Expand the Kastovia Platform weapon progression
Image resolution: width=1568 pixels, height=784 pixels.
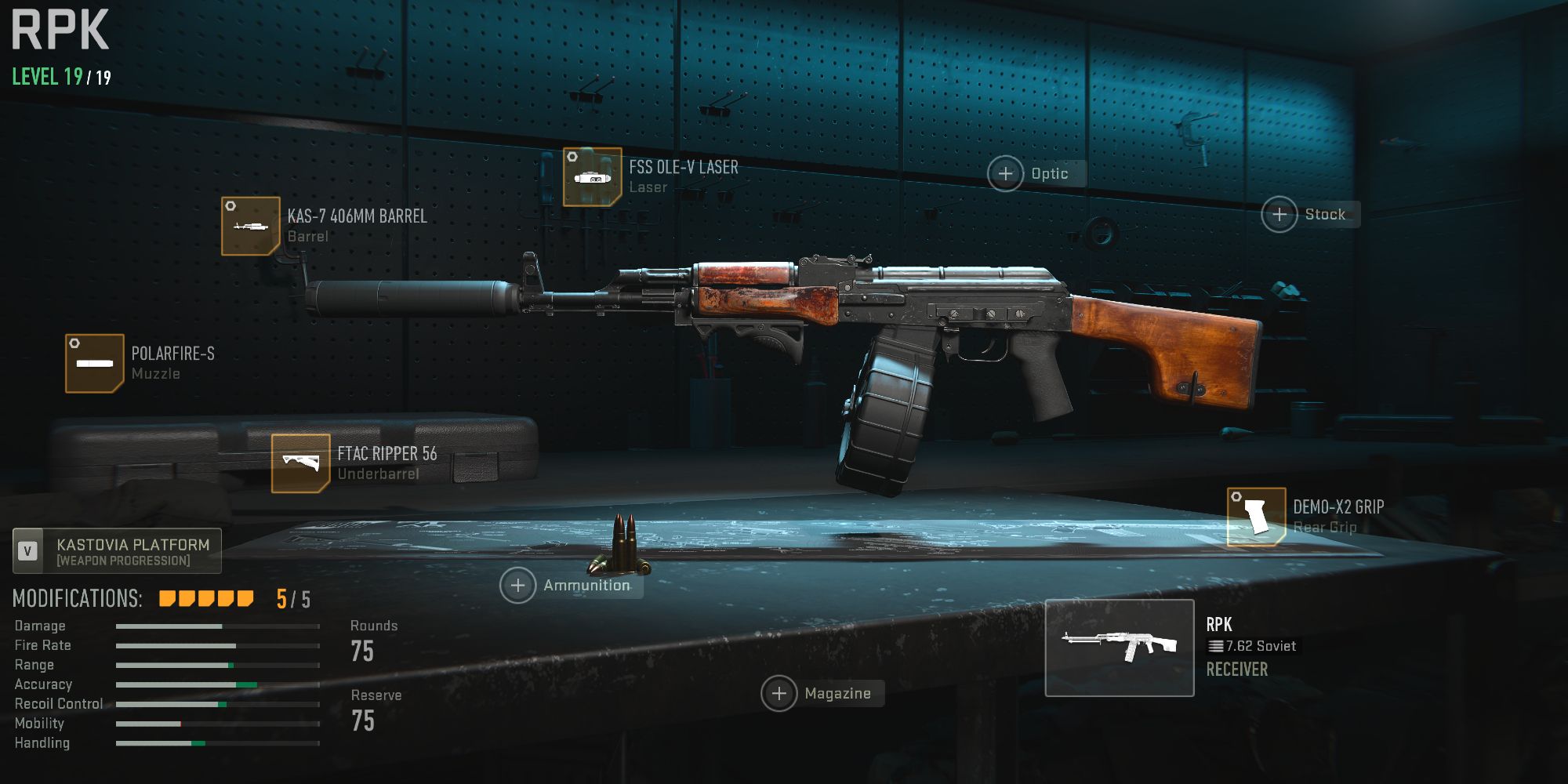coord(118,551)
